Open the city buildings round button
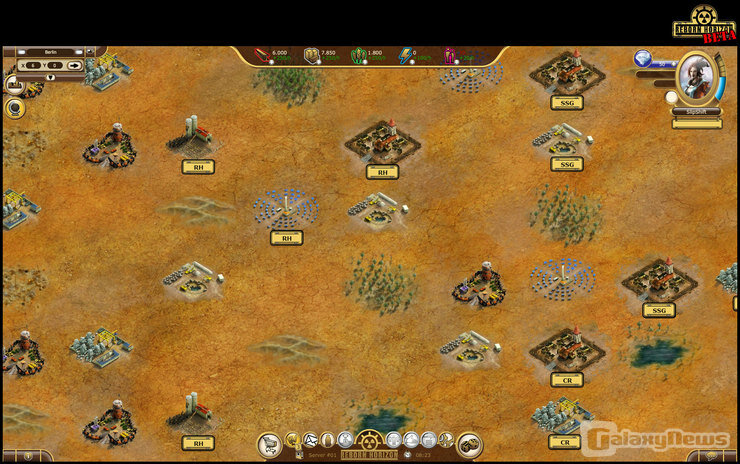740x464 pixels. click(x=15, y=86)
